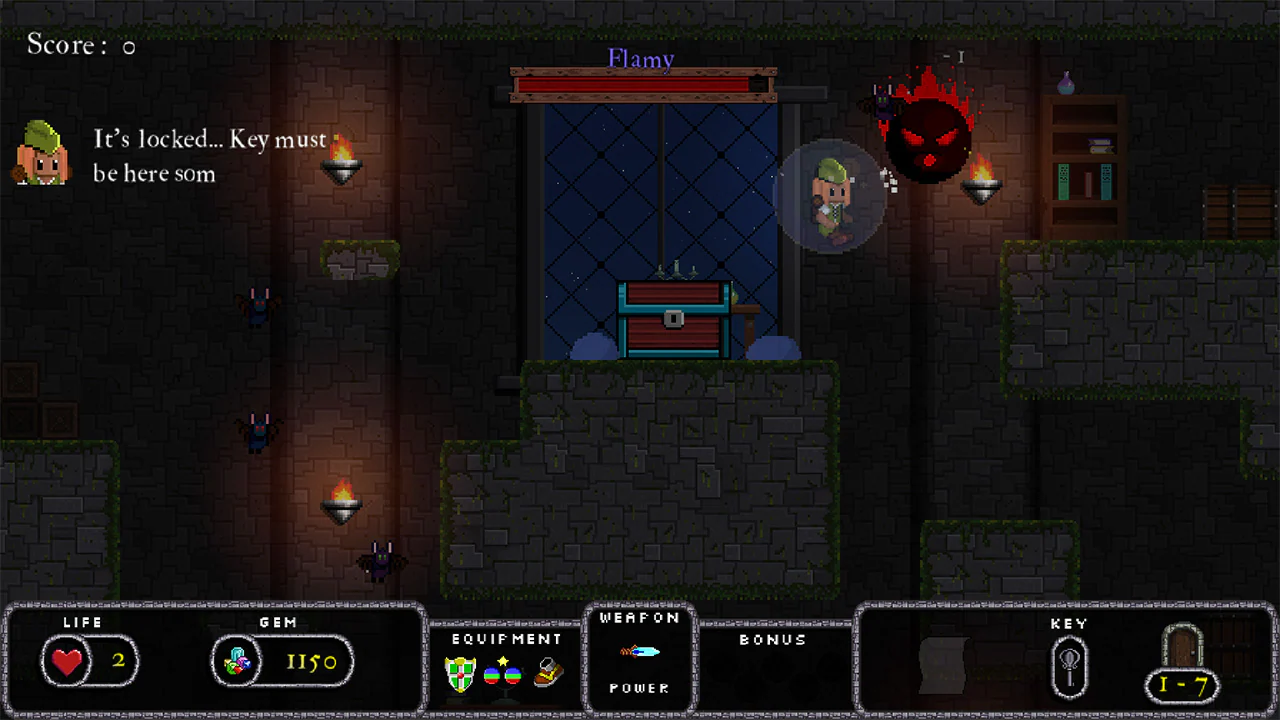Screen dimensions: 1280x720
Task: Click the key icon in the KEY panel
Action: pos(1070,665)
